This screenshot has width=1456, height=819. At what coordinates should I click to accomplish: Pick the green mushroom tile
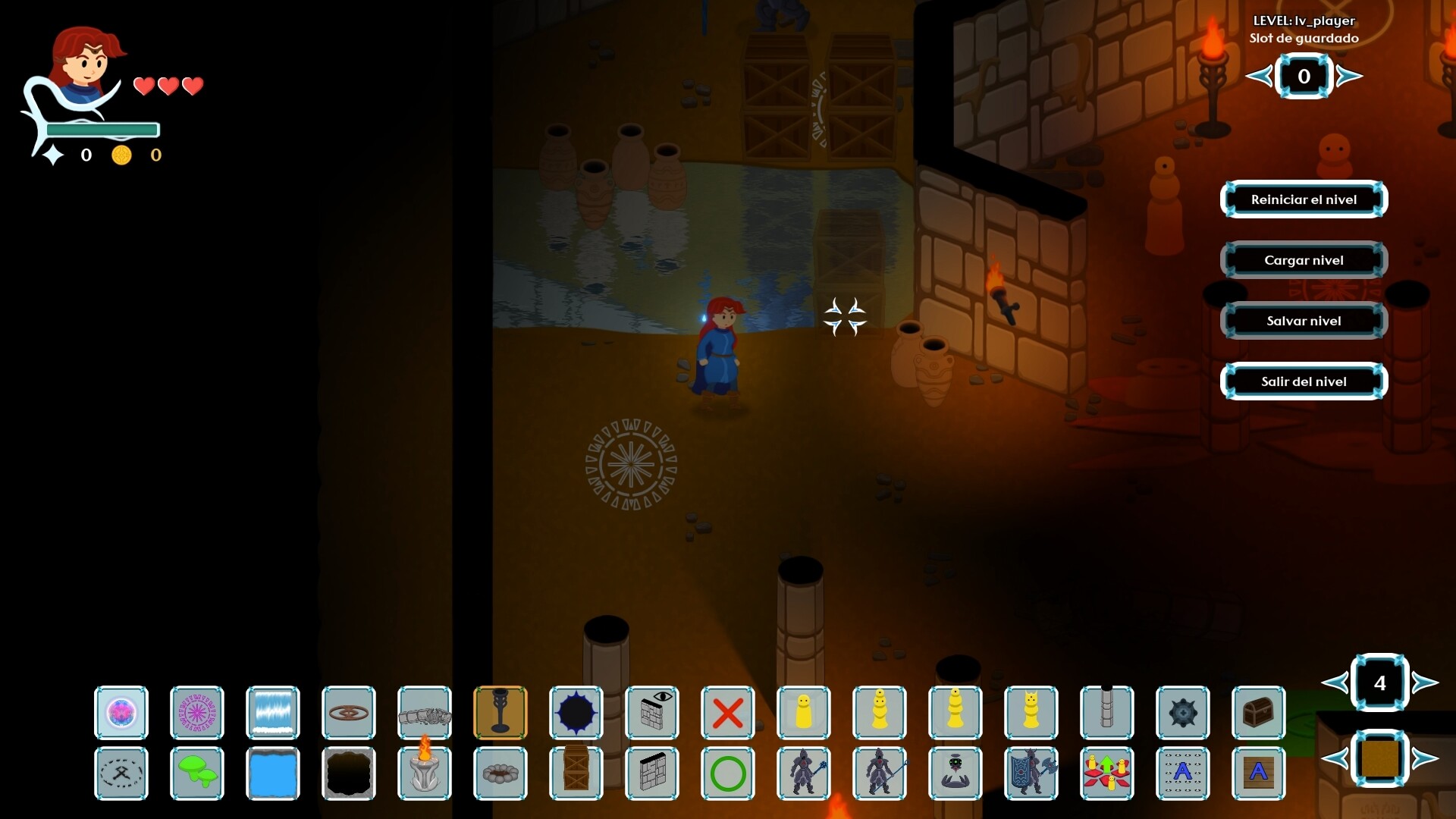click(x=197, y=773)
